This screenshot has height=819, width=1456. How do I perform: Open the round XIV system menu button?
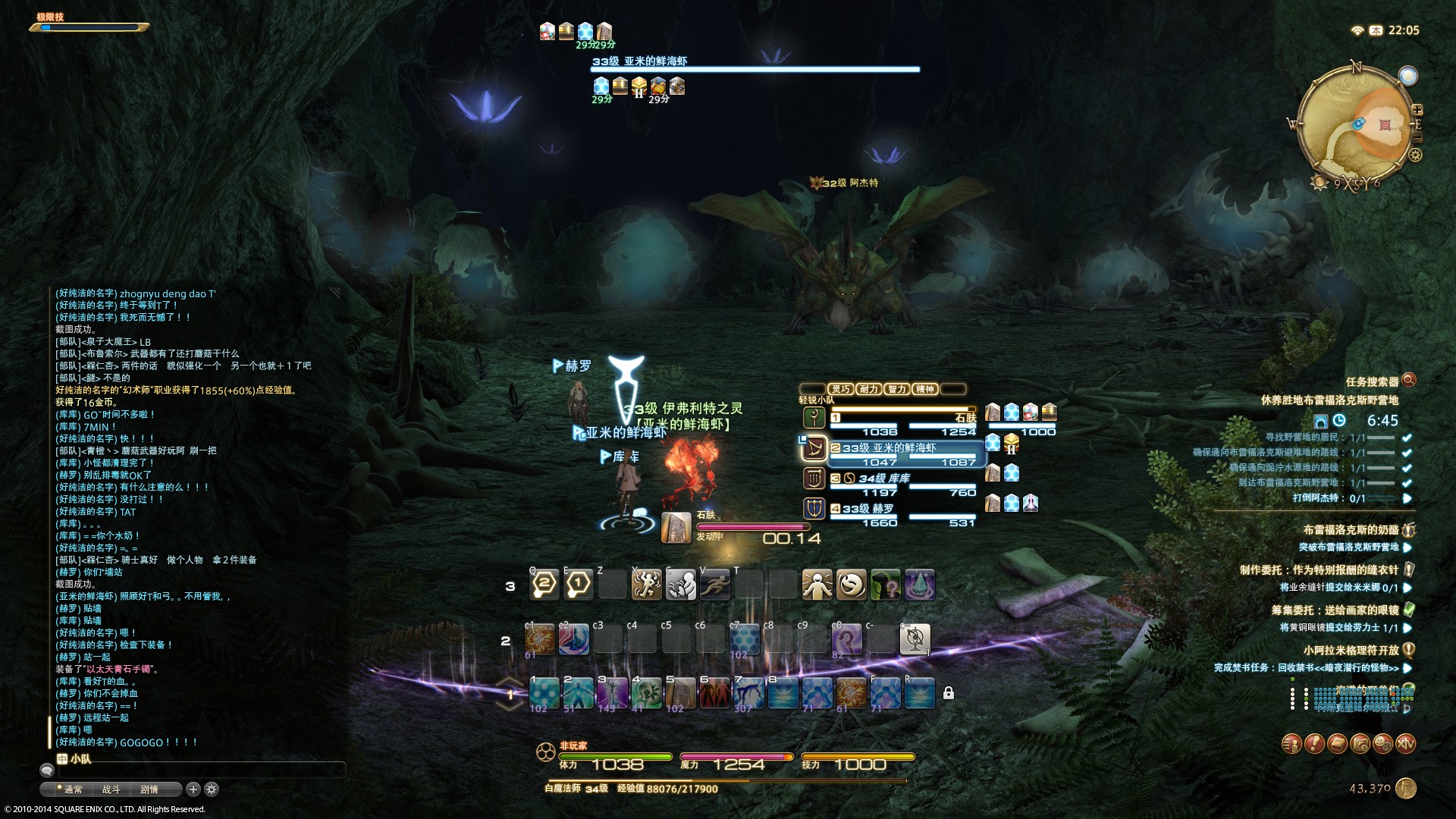tap(1405, 744)
